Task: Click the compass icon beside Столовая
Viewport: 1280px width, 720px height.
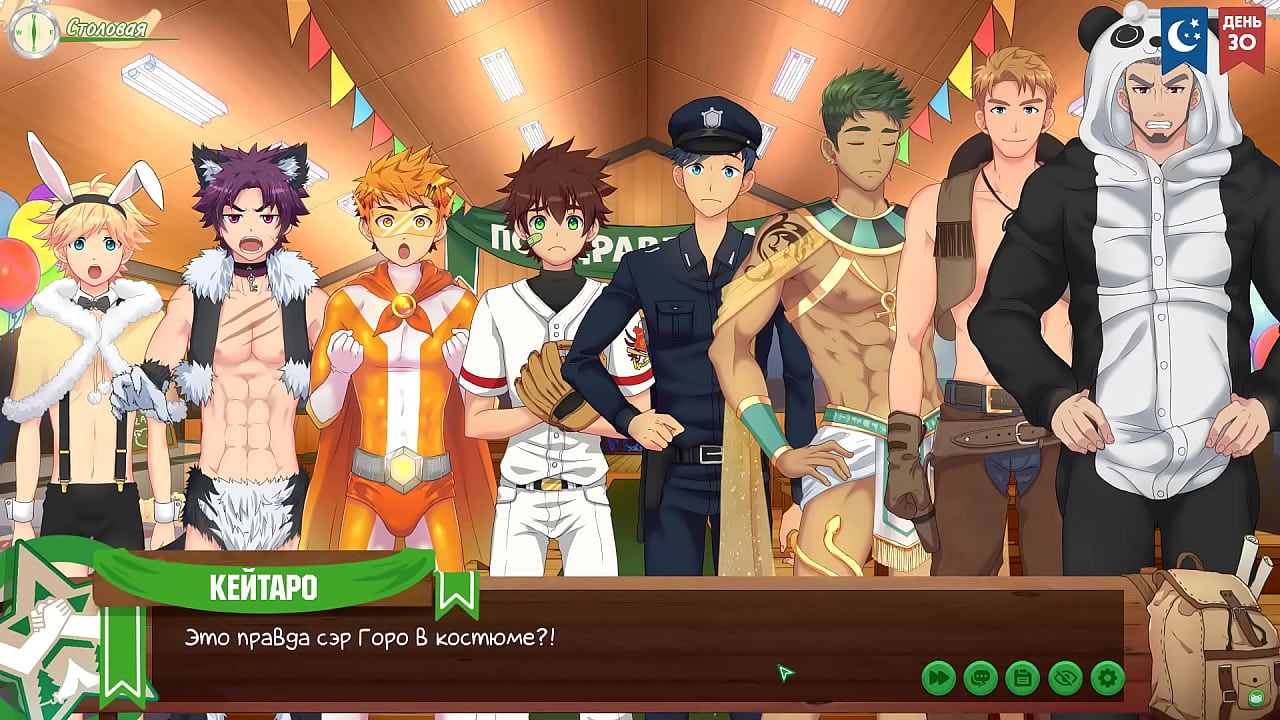Action: tap(31, 30)
